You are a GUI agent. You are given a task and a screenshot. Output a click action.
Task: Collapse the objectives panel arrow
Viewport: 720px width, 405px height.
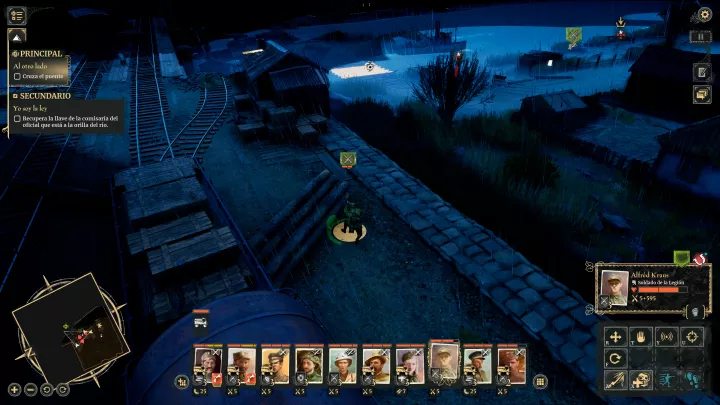click(17, 37)
